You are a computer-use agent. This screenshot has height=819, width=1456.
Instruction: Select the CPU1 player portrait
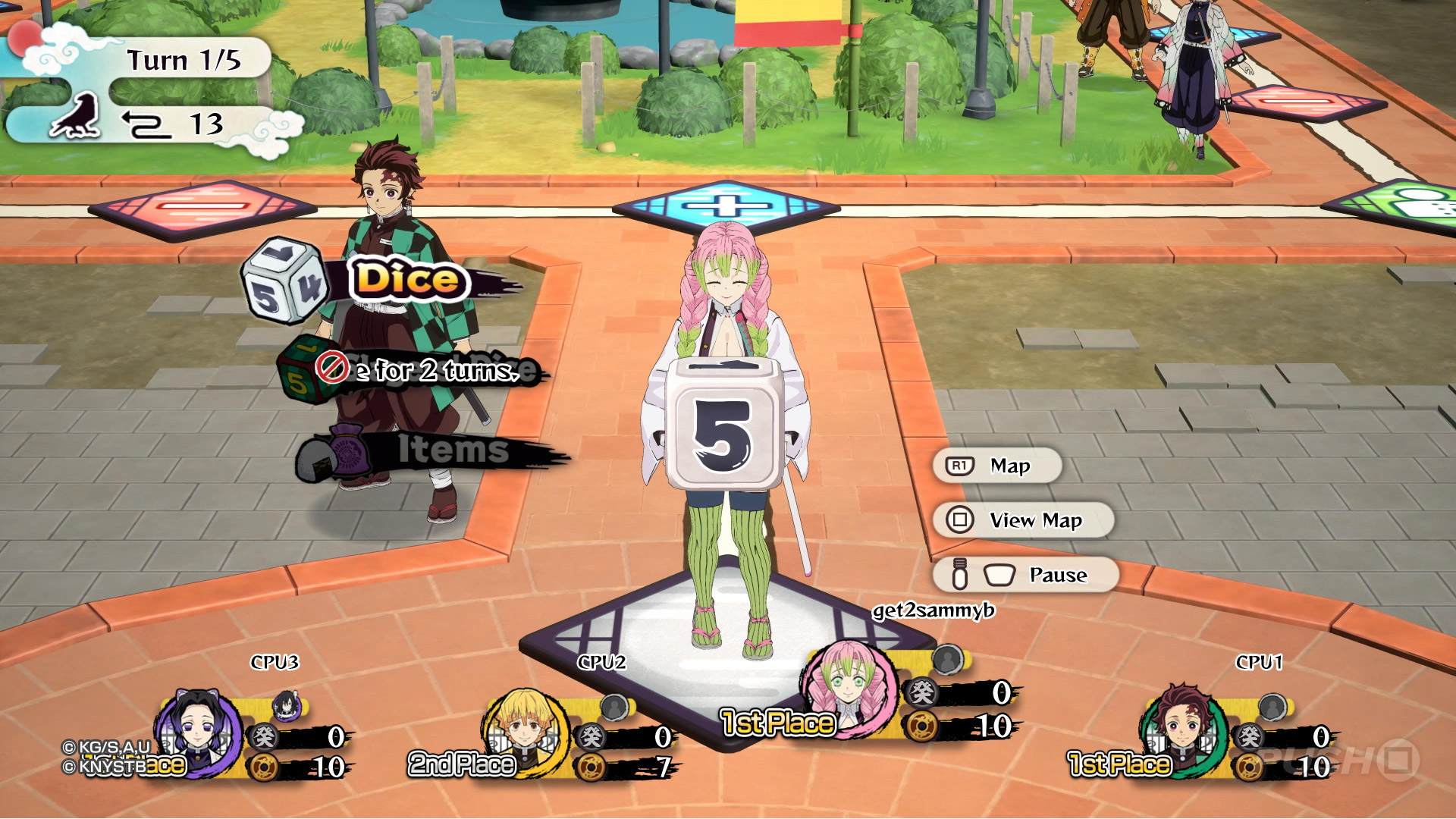[x=1181, y=728]
